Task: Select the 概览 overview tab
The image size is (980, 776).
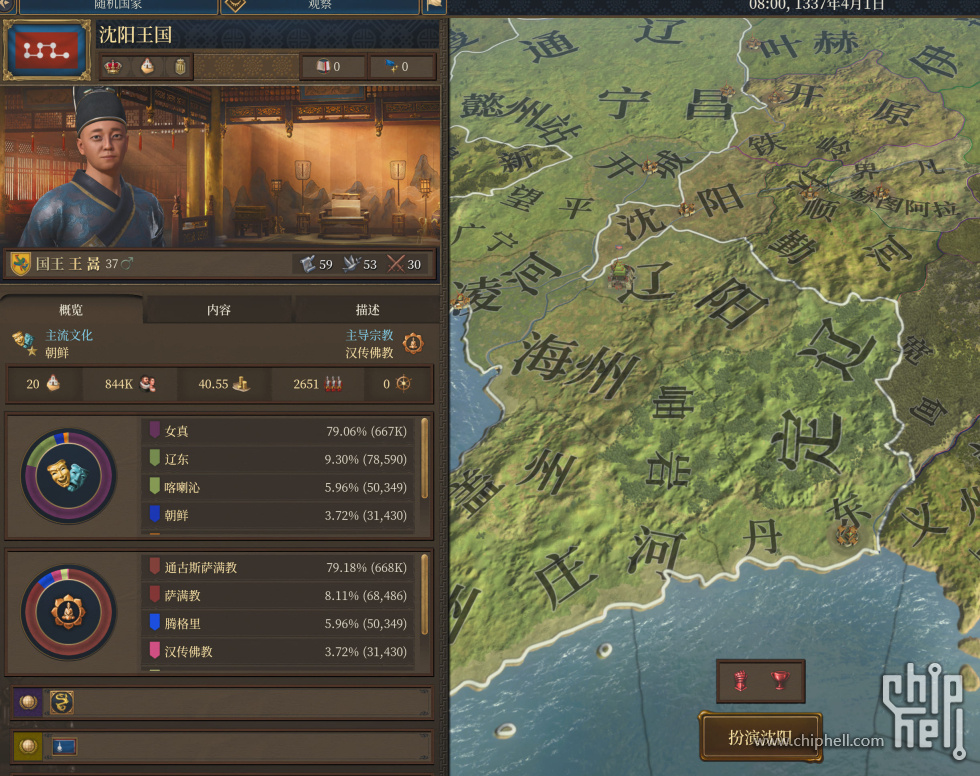Action: [x=71, y=310]
